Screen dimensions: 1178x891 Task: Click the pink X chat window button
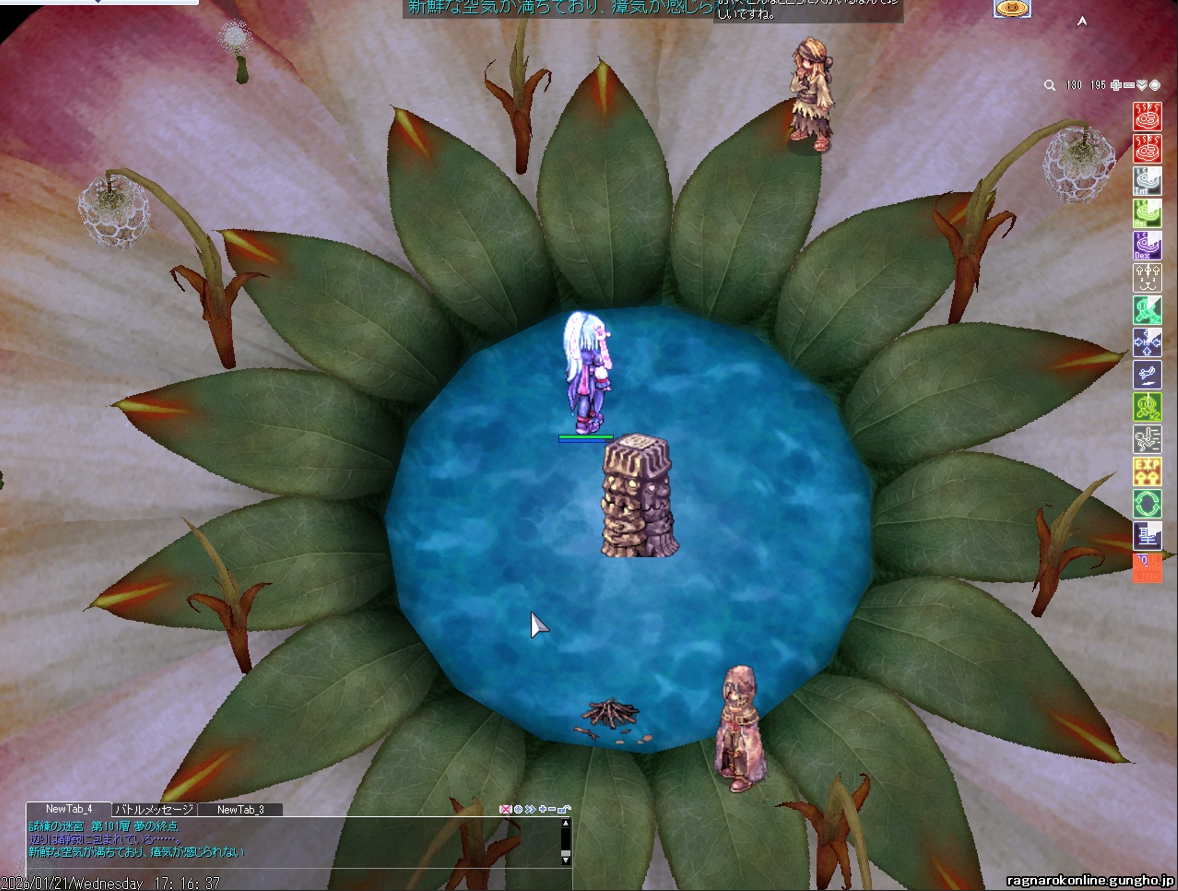click(506, 809)
